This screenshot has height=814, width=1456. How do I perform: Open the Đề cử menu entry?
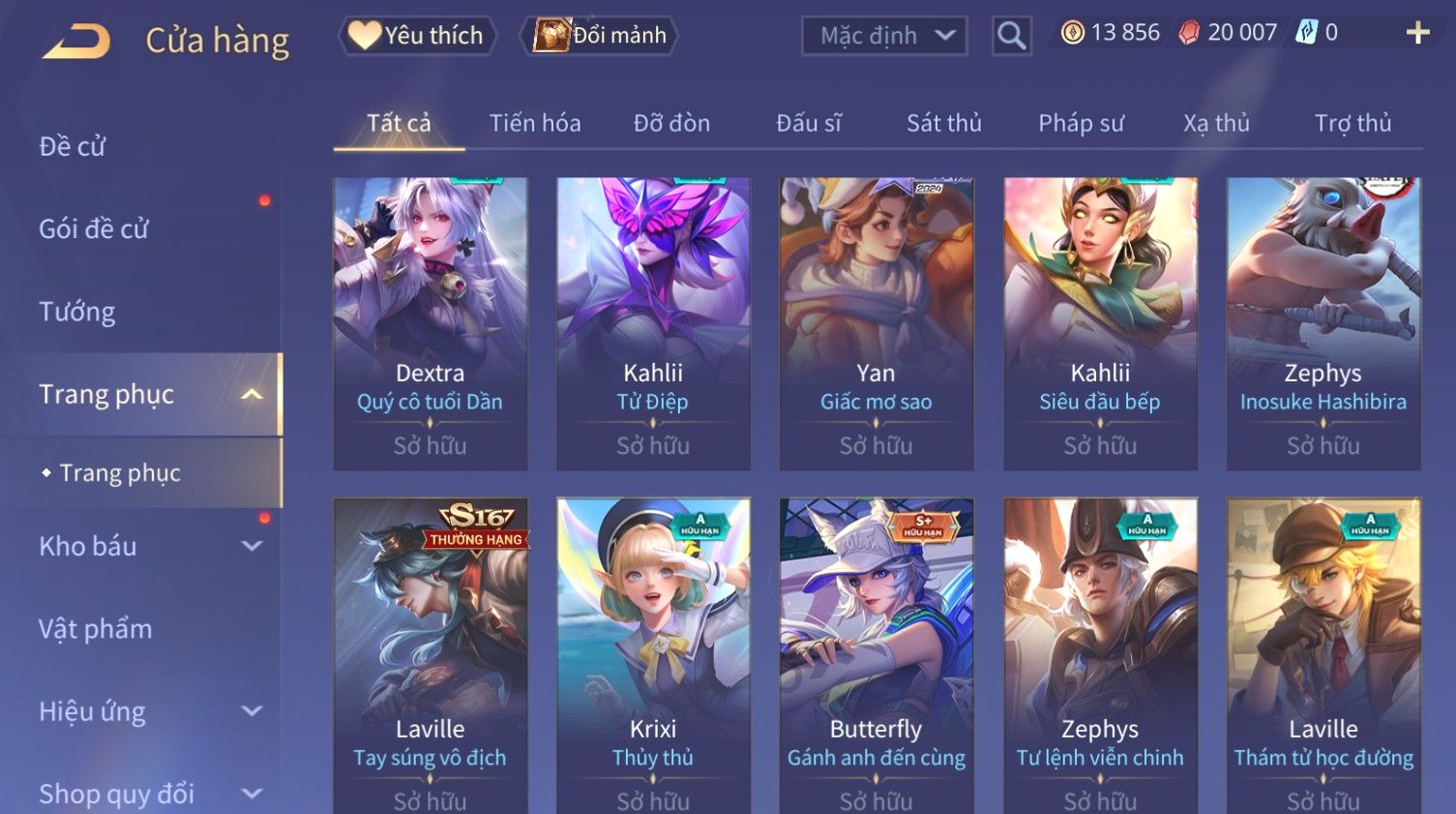[x=73, y=146]
